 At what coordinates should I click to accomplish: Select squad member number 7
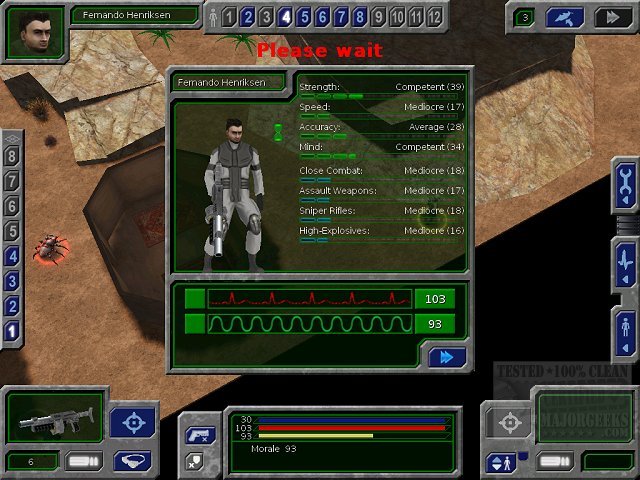[x=341, y=17]
